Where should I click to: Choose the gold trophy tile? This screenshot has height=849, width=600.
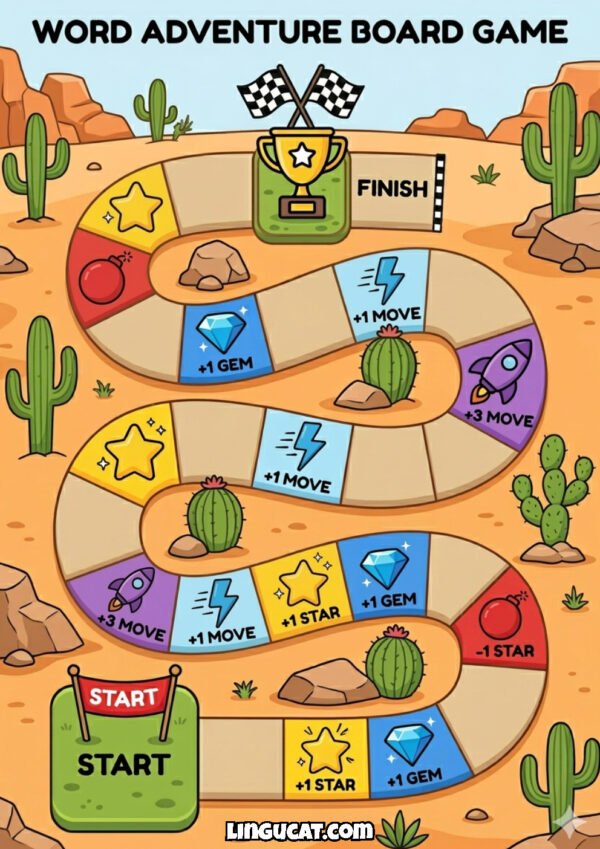300,185
